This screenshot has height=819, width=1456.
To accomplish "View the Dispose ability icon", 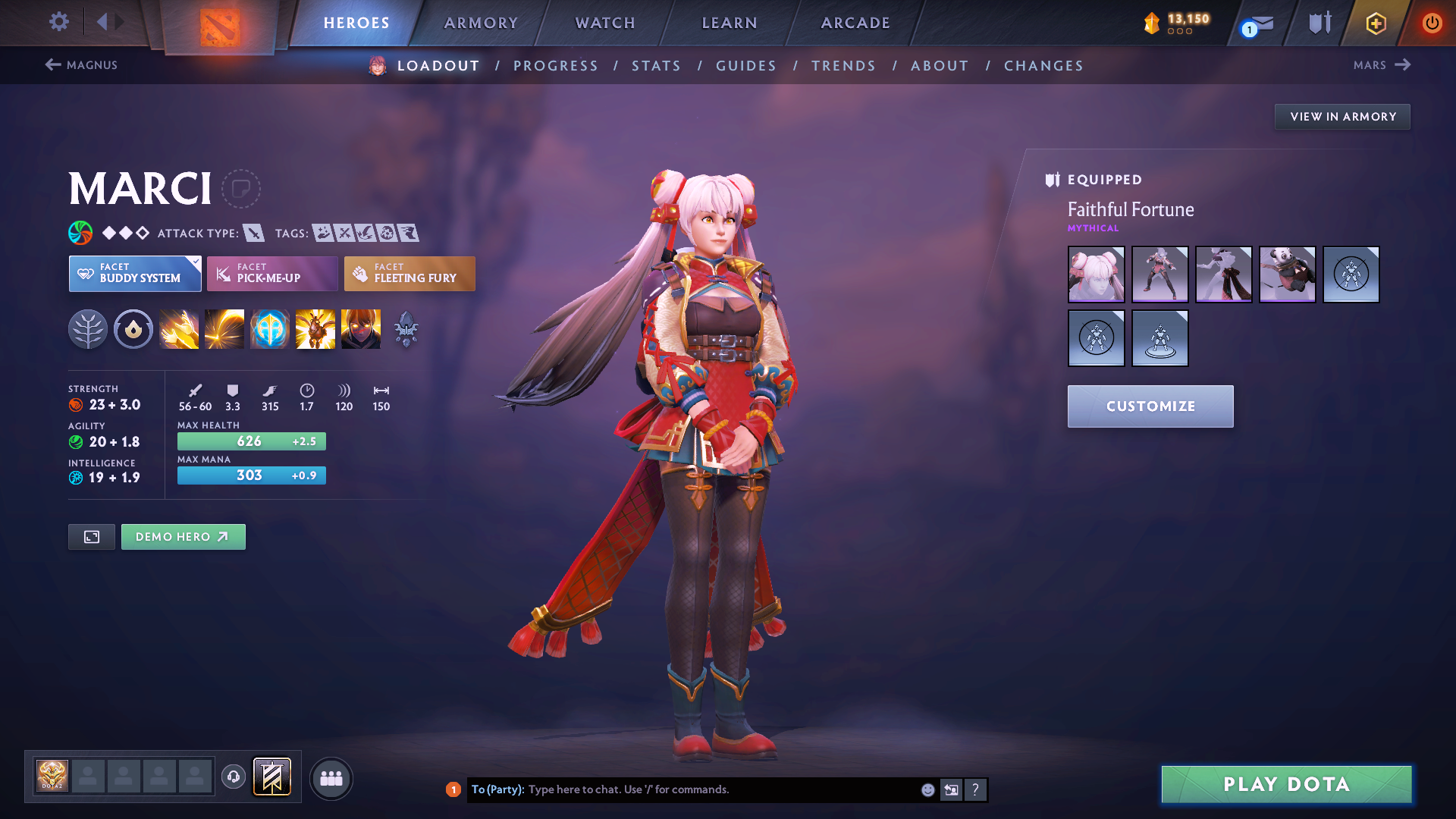I will (179, 329).
